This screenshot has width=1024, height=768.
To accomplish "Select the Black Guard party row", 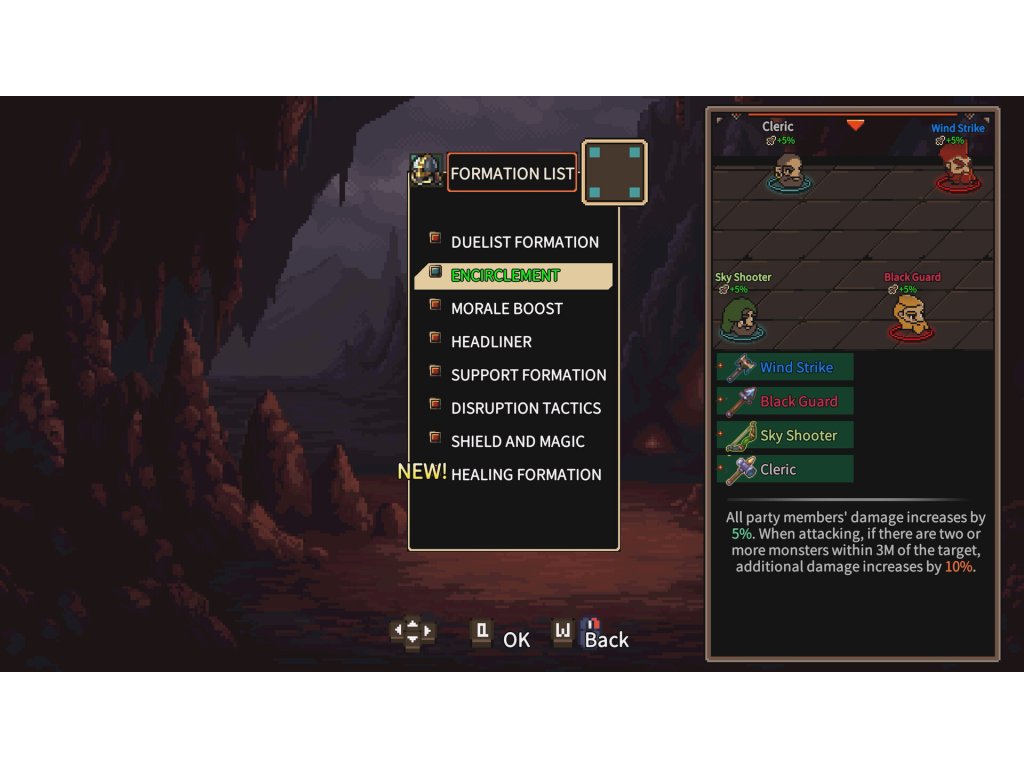I will click(786, 401).
